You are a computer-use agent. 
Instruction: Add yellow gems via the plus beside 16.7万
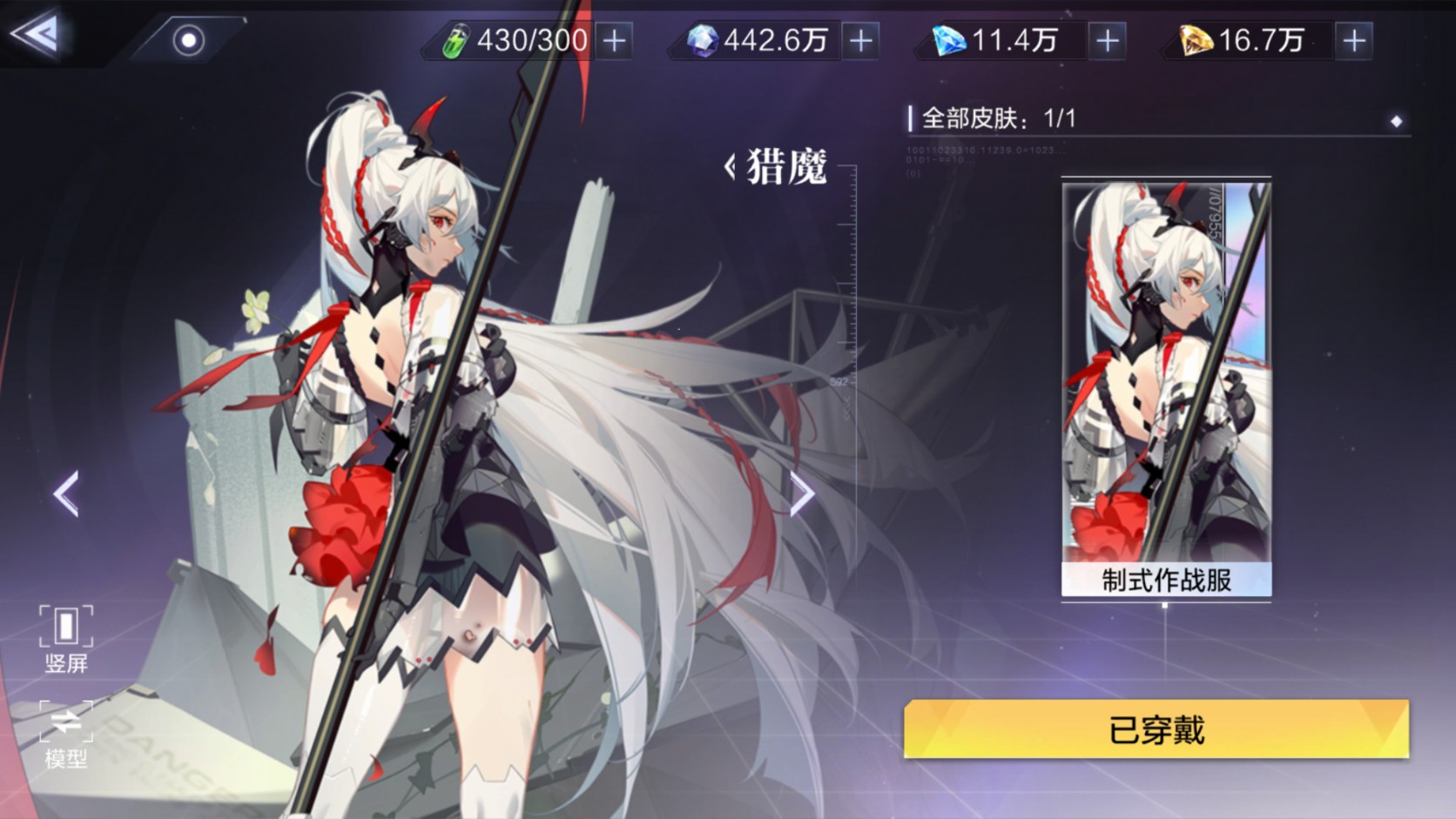tap(1353, 41)
